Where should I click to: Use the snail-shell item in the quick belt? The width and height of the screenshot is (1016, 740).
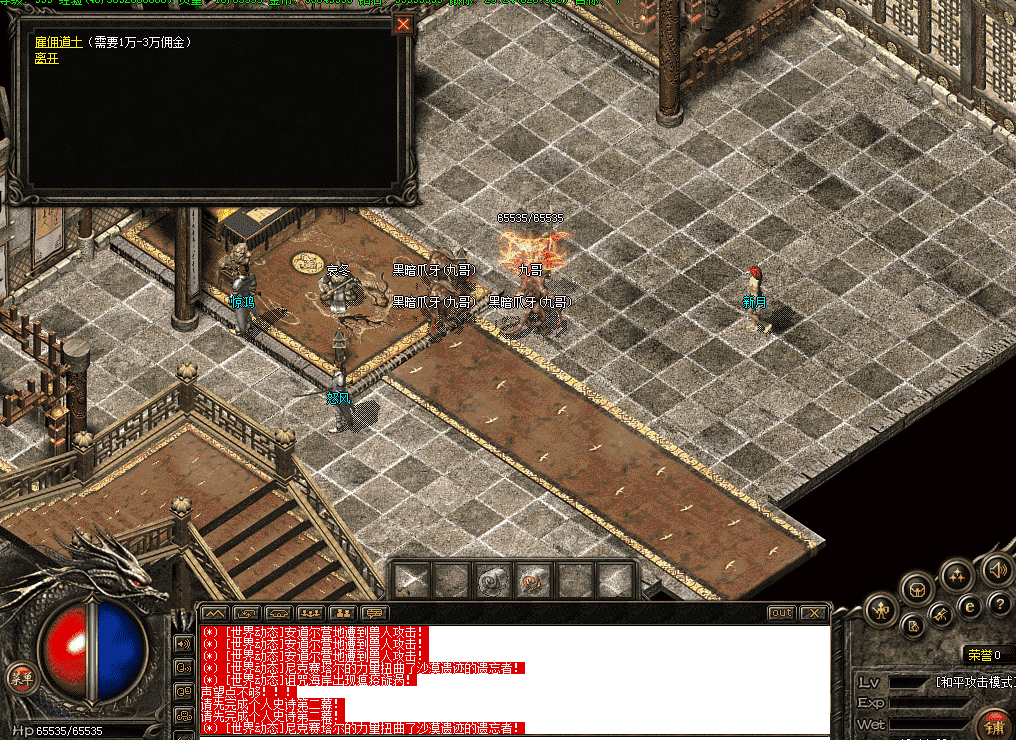click(532, 579)
